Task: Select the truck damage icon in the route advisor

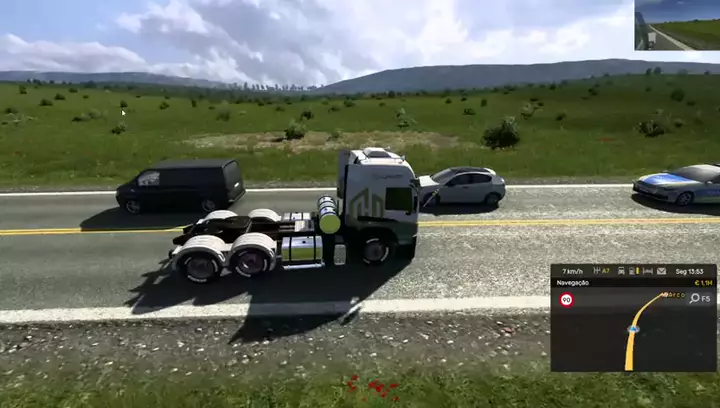Action: pyautogui.click(x=621, y=271)
